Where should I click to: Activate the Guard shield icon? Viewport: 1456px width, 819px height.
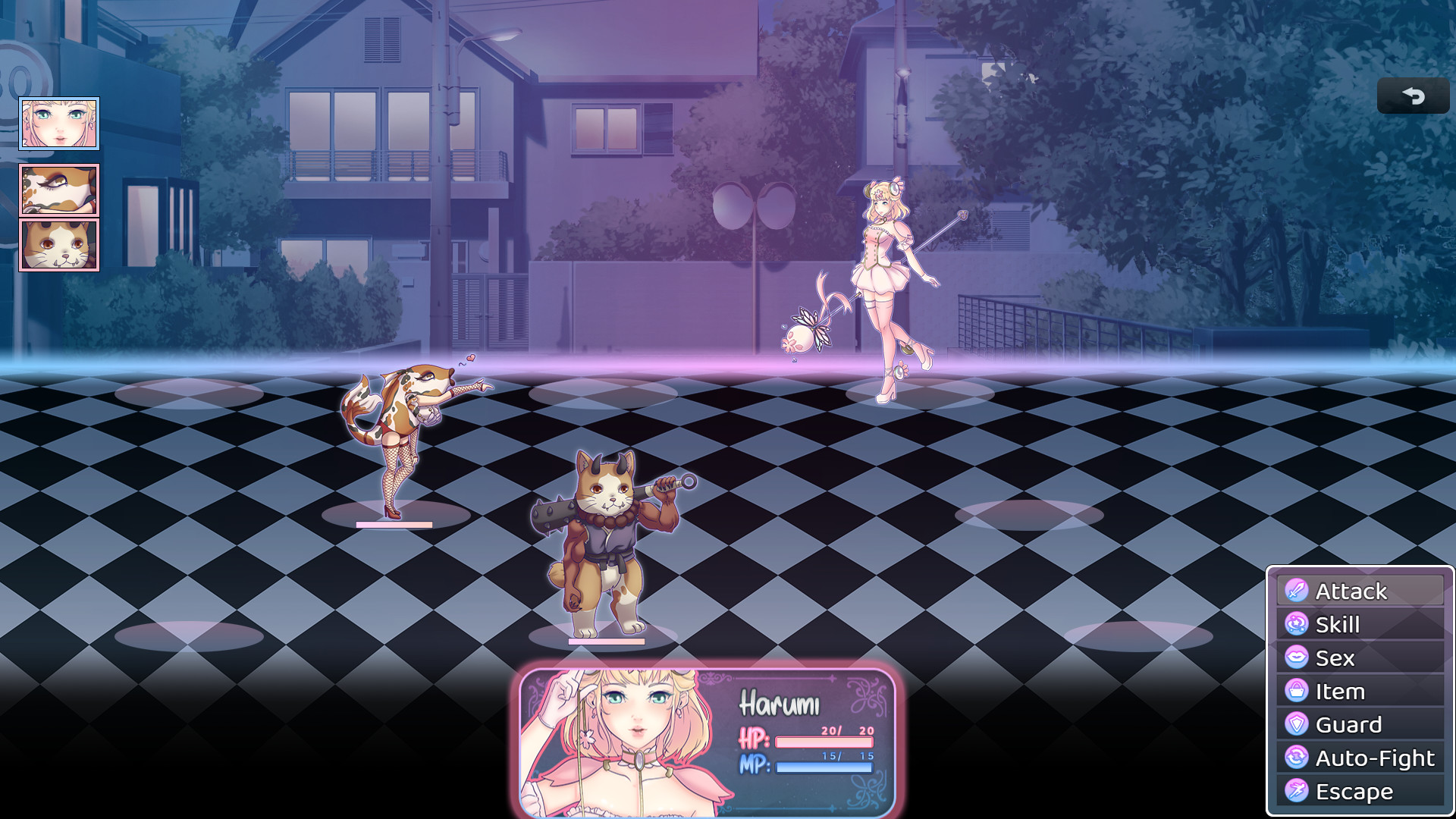pos(1295,723)
